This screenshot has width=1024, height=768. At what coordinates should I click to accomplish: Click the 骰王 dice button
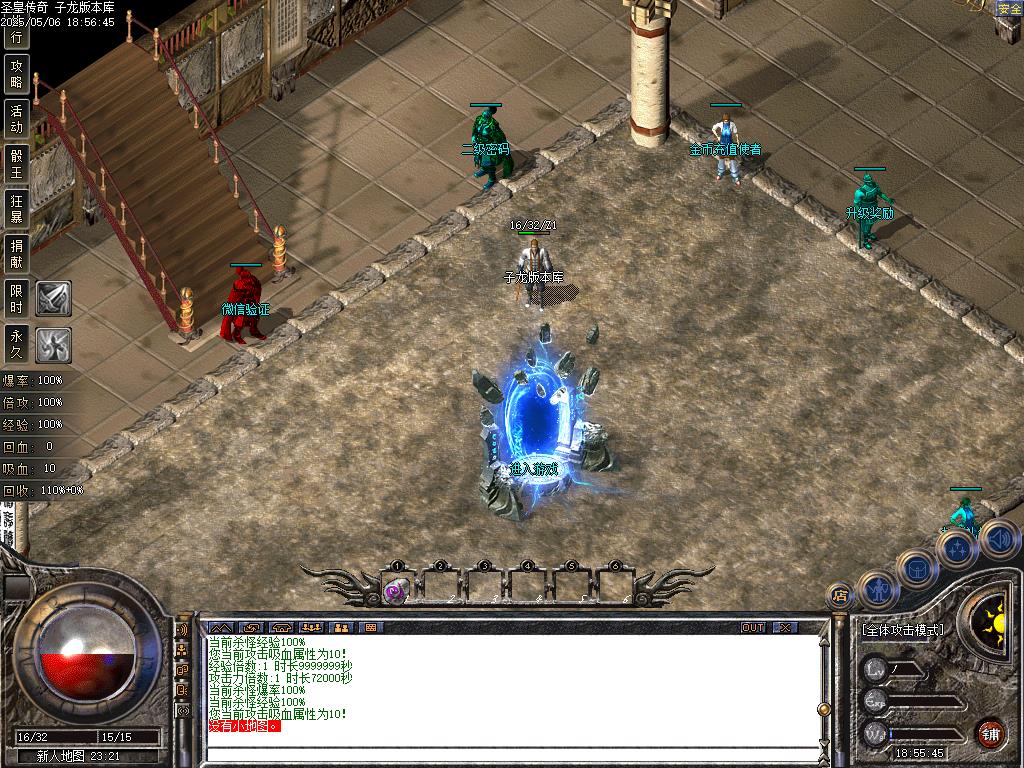(x=16, y=164)
